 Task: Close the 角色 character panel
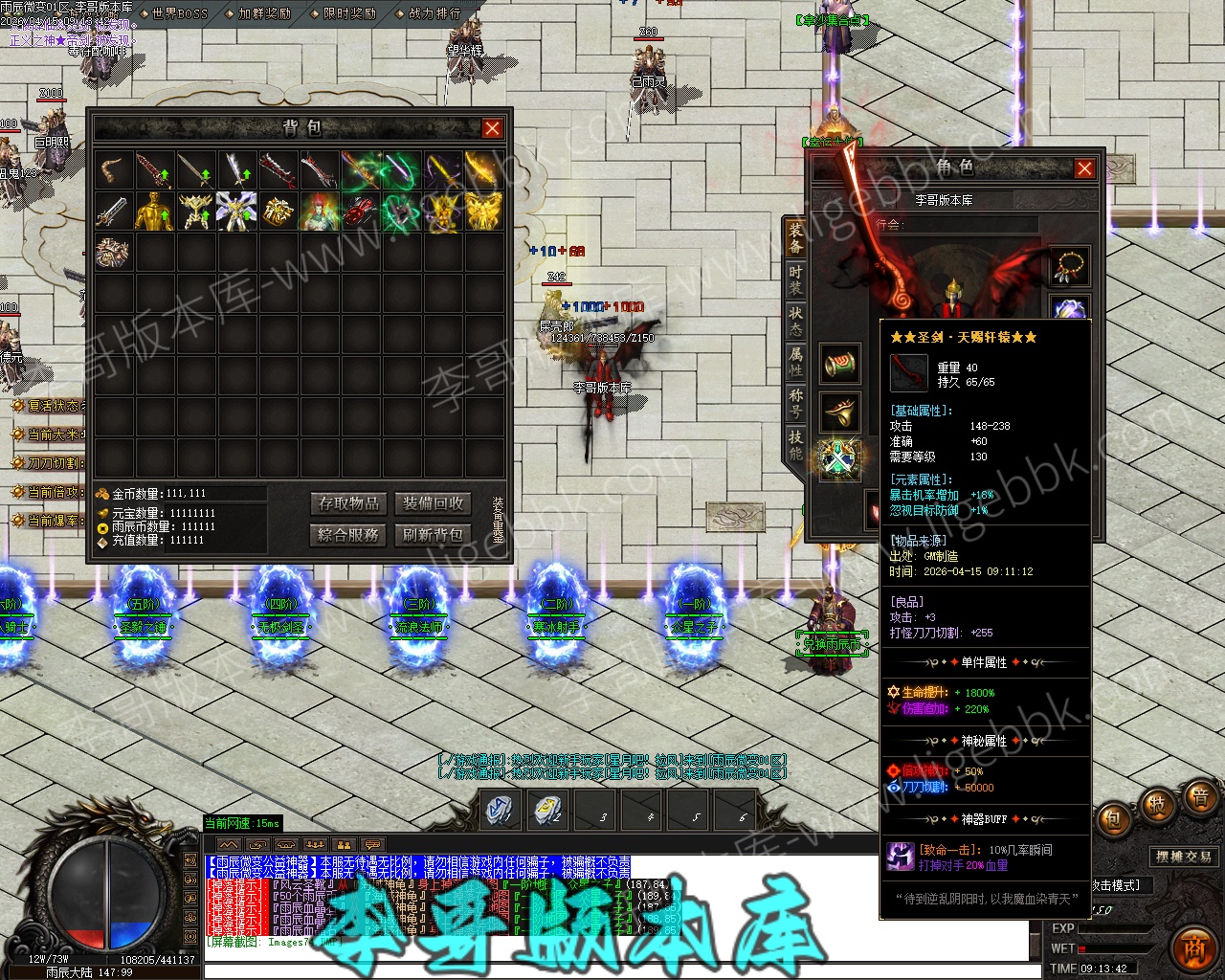click(x=1084, y=168)
